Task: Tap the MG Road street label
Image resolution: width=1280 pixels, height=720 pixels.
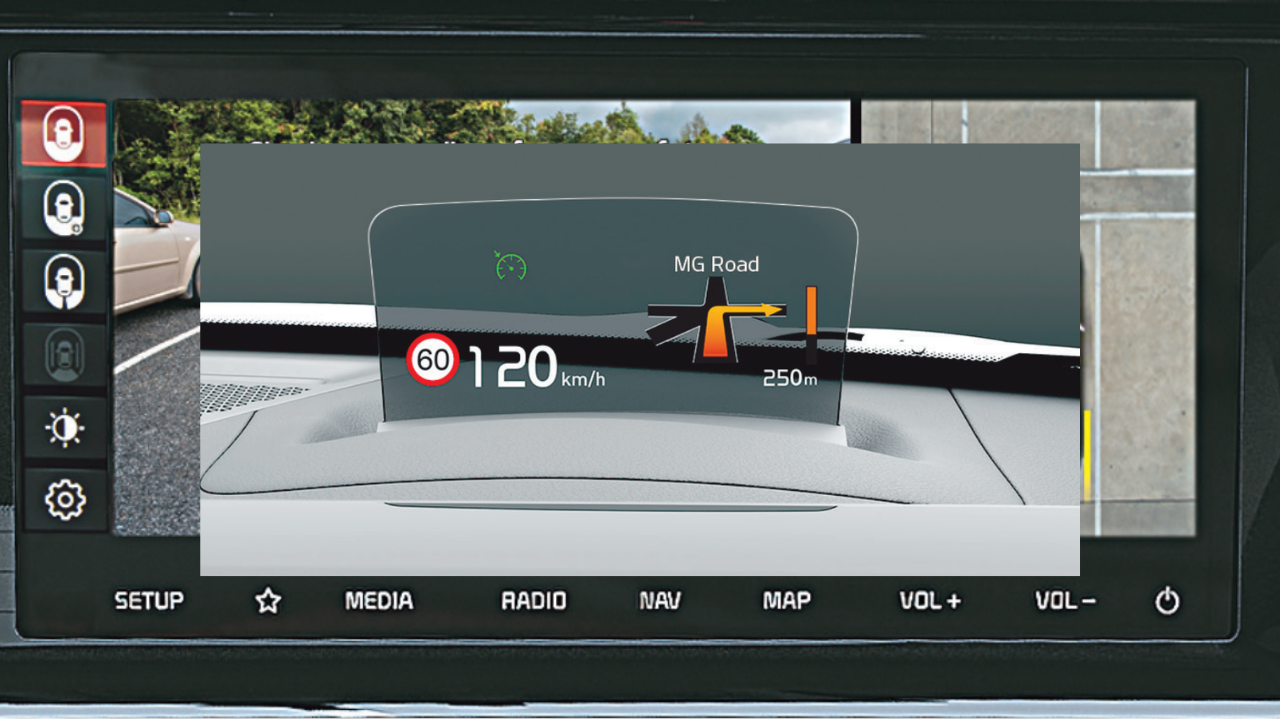Action: coord(716,264)
